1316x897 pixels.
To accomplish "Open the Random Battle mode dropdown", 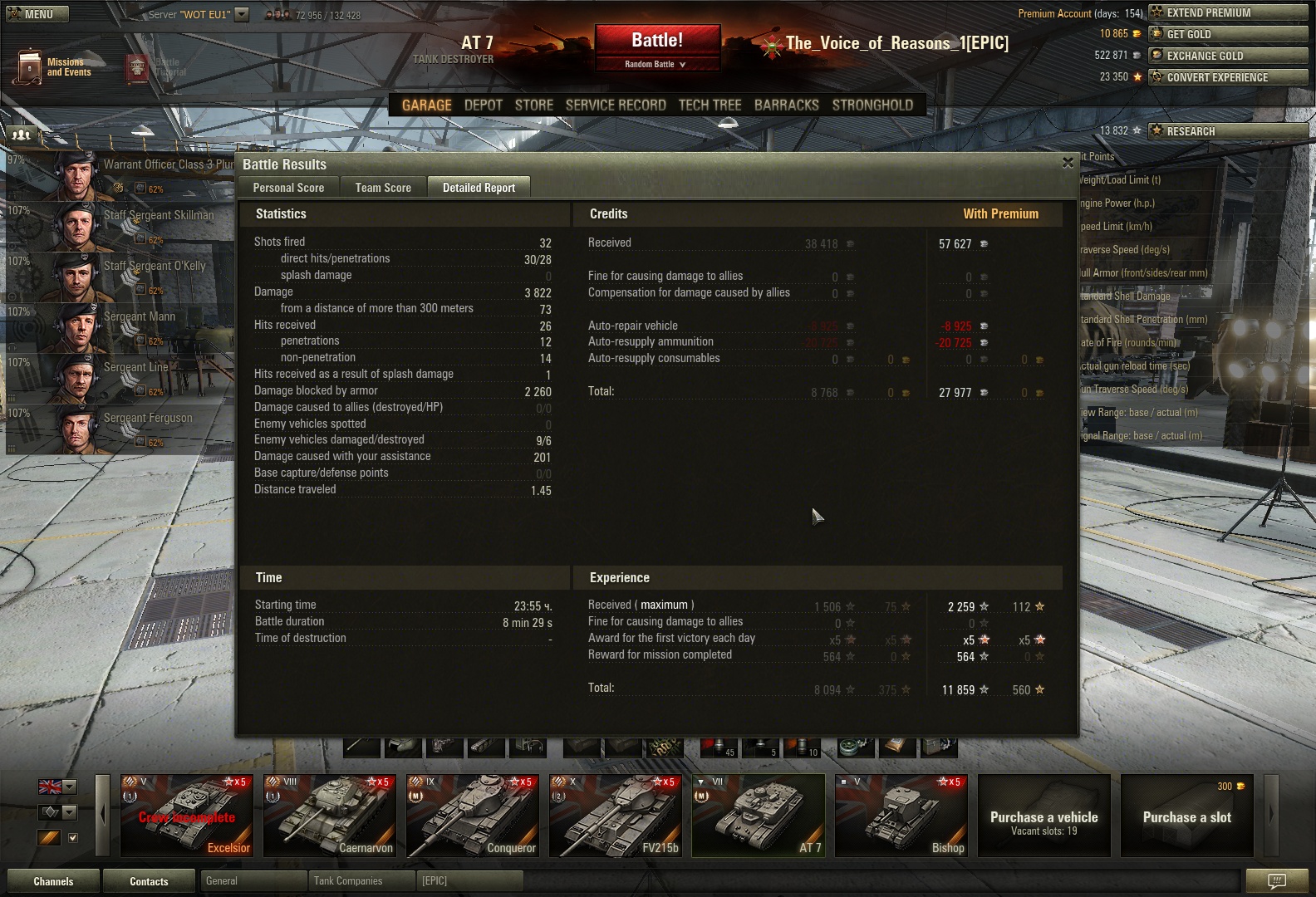I will pos(656,64).
